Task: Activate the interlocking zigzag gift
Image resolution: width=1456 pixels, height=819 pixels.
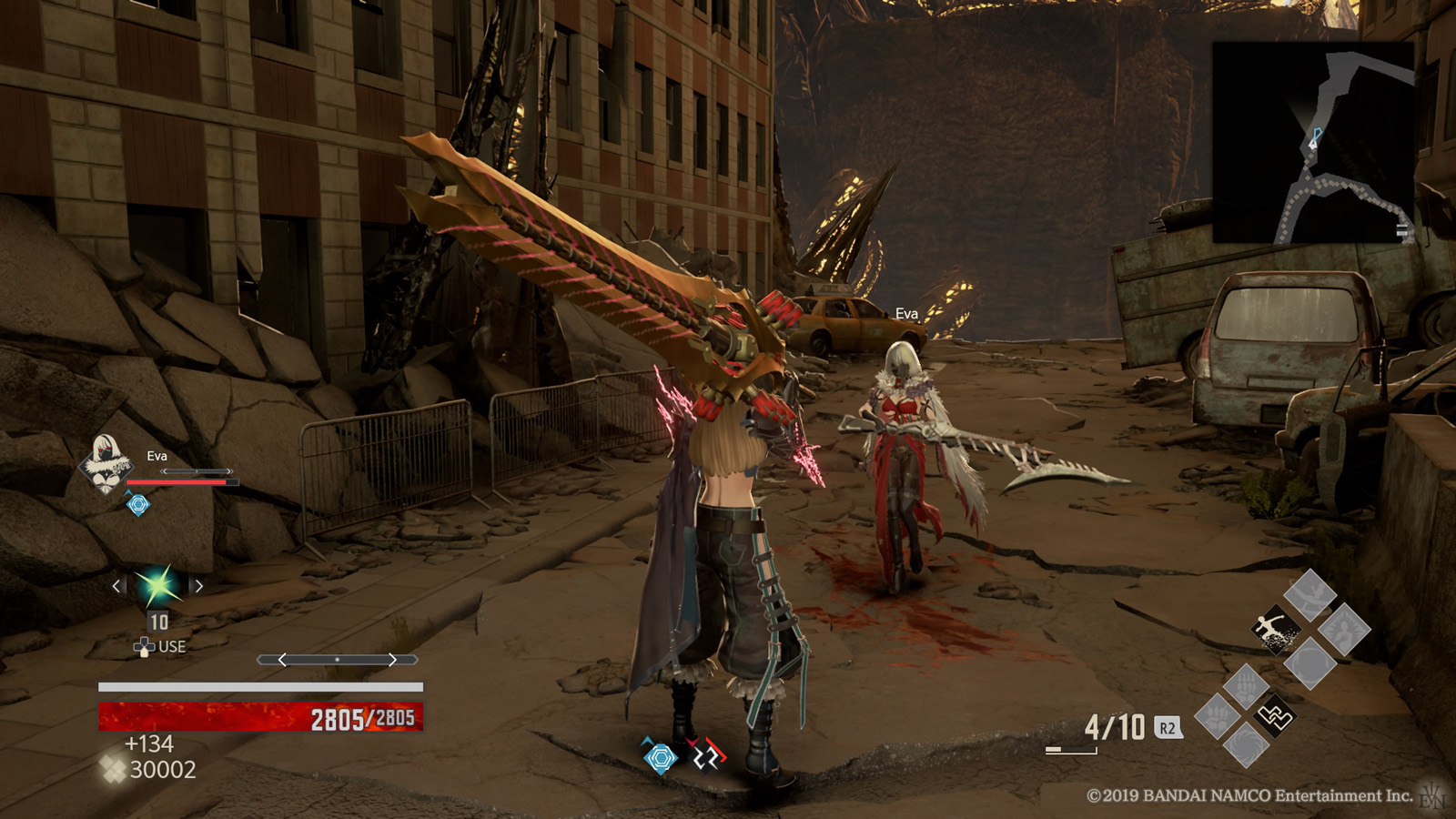Action: point(1274,716)
